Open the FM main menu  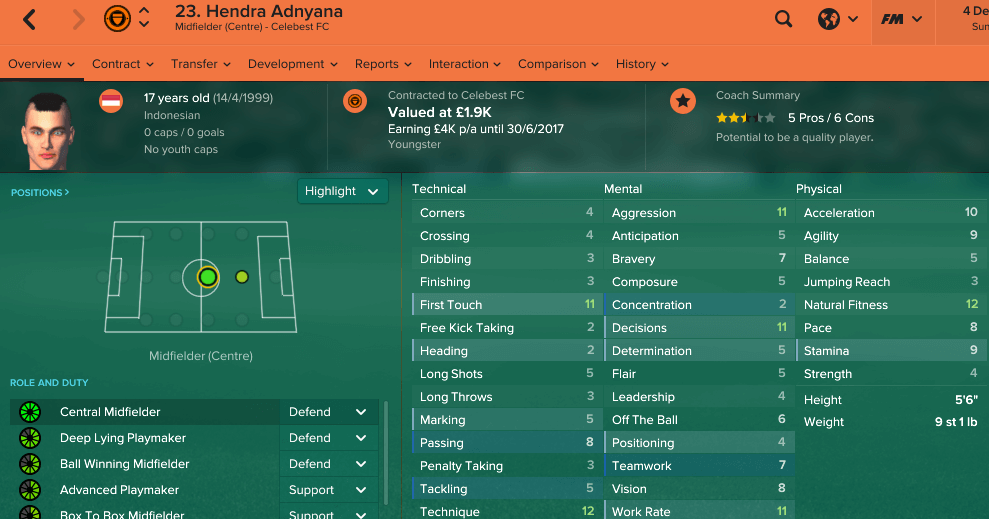(901, 19)
